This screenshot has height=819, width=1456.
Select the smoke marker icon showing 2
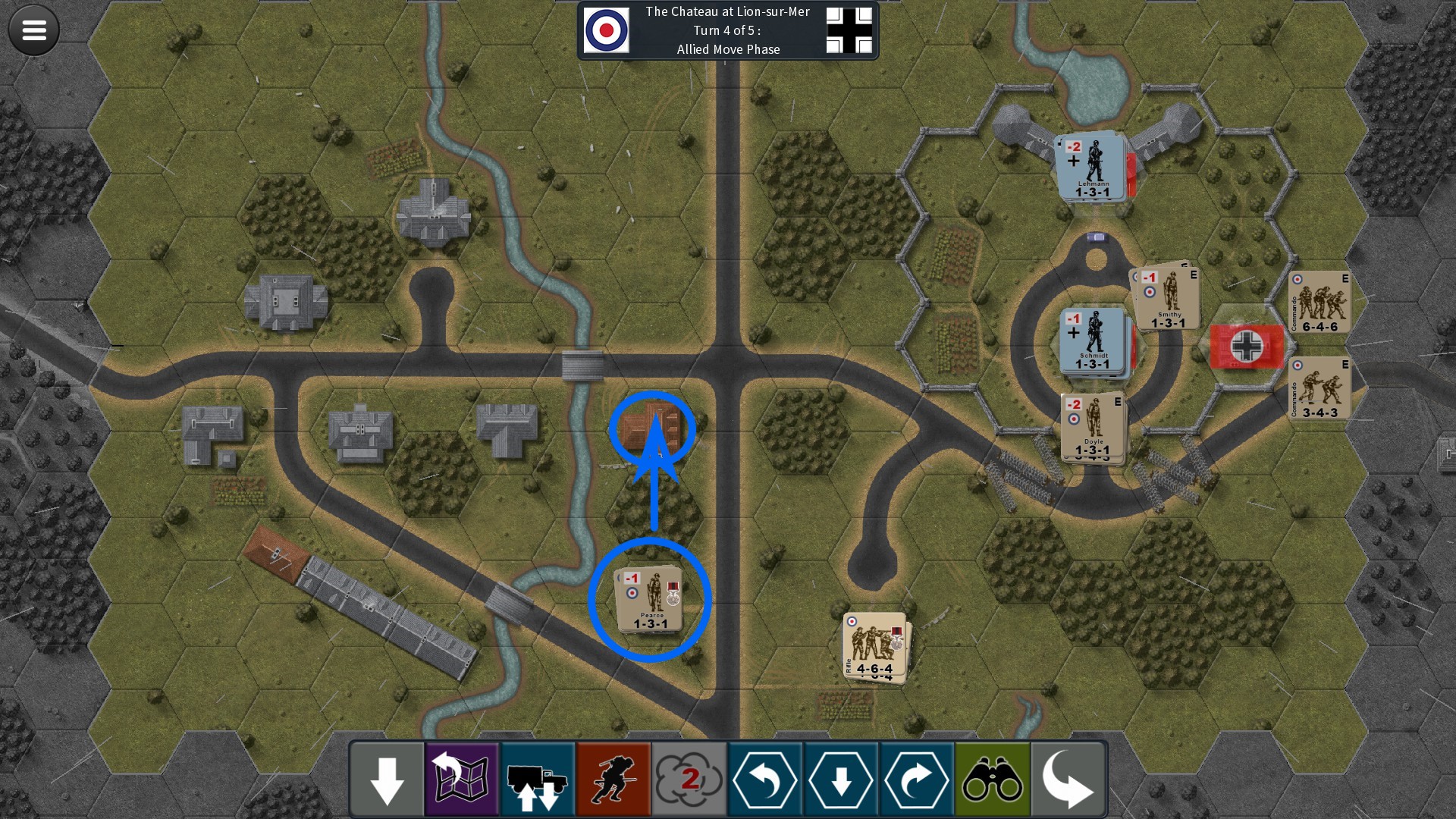[x=689, y=777]
